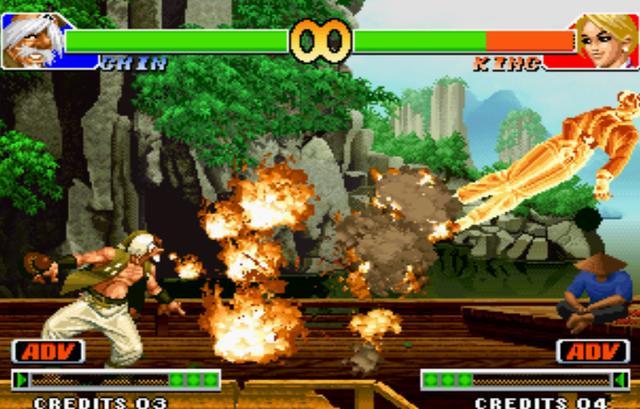Select the ADV badge above CREDITS 04
Screen dimensions: 640x409
click(x=593, y=351)
